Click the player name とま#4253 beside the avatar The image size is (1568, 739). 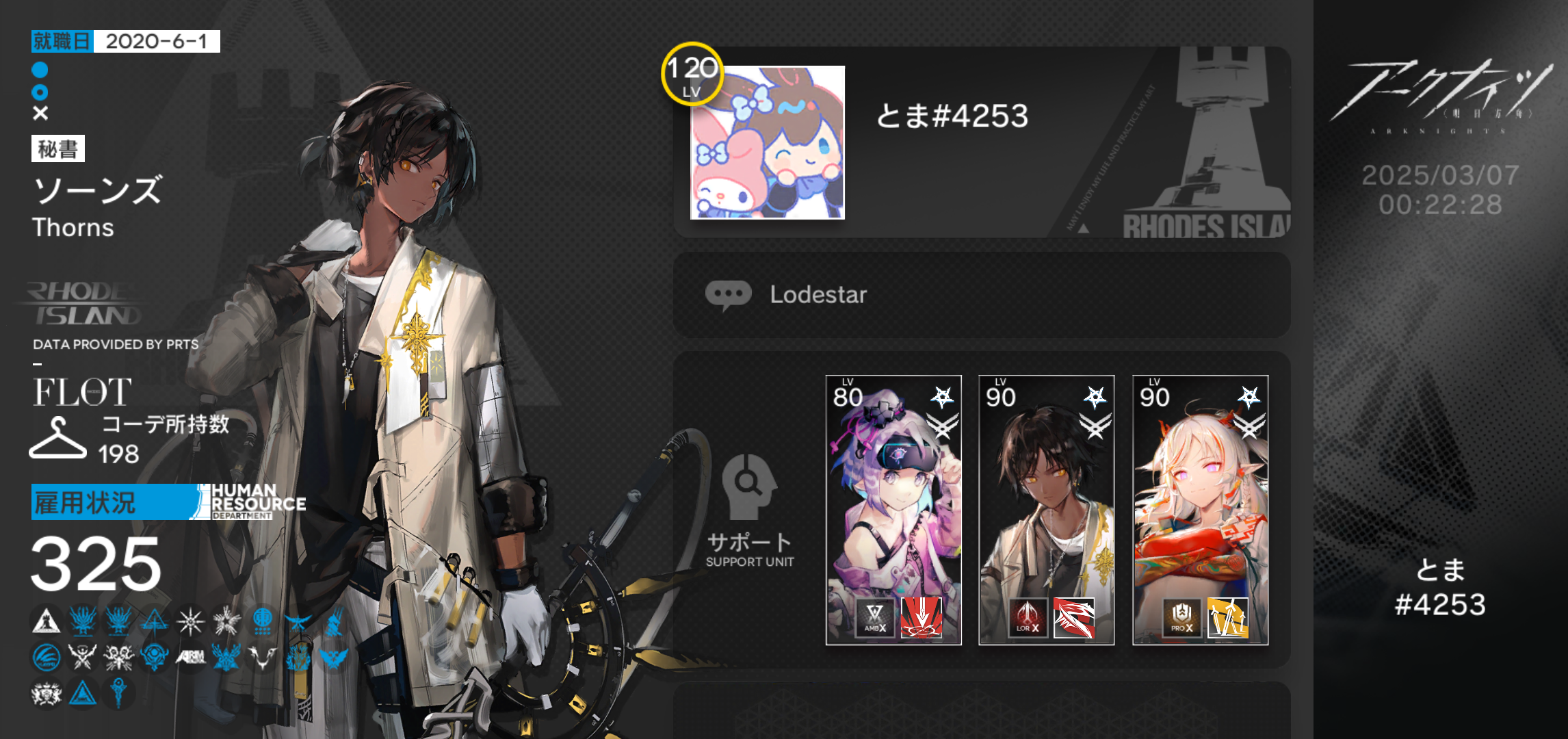(952, 116)
